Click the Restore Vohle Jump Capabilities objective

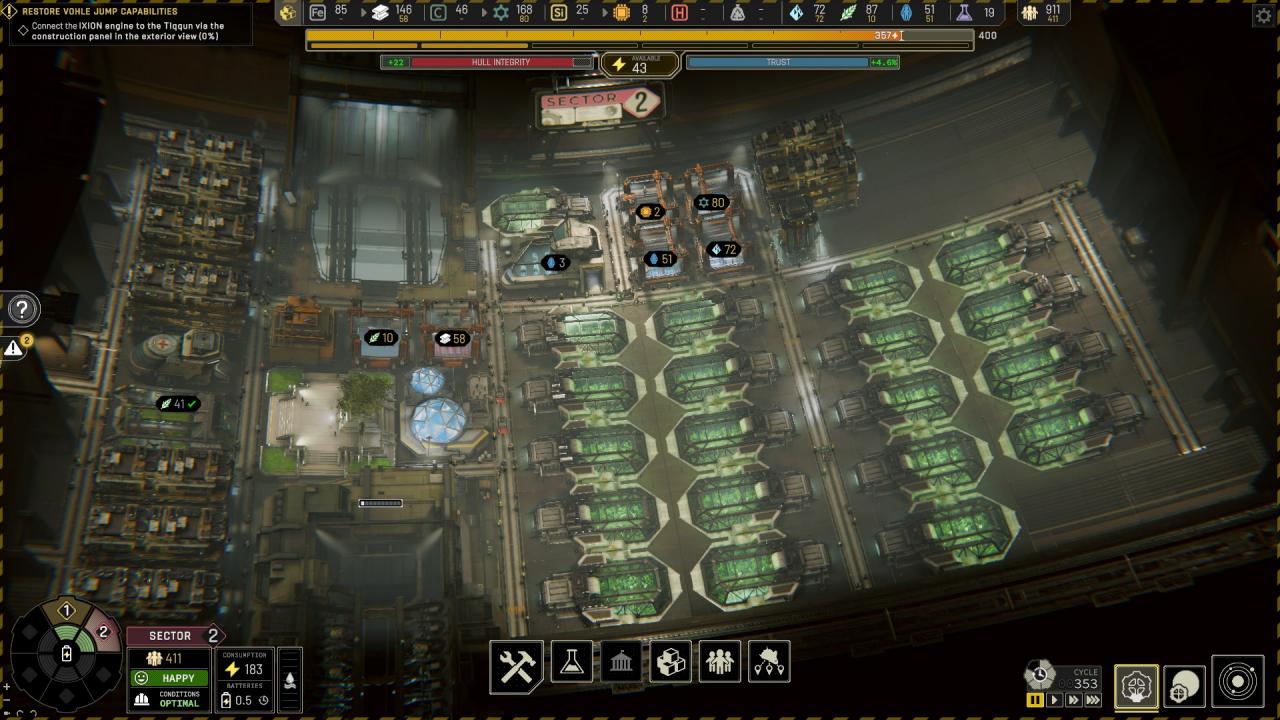pos(100,12)
